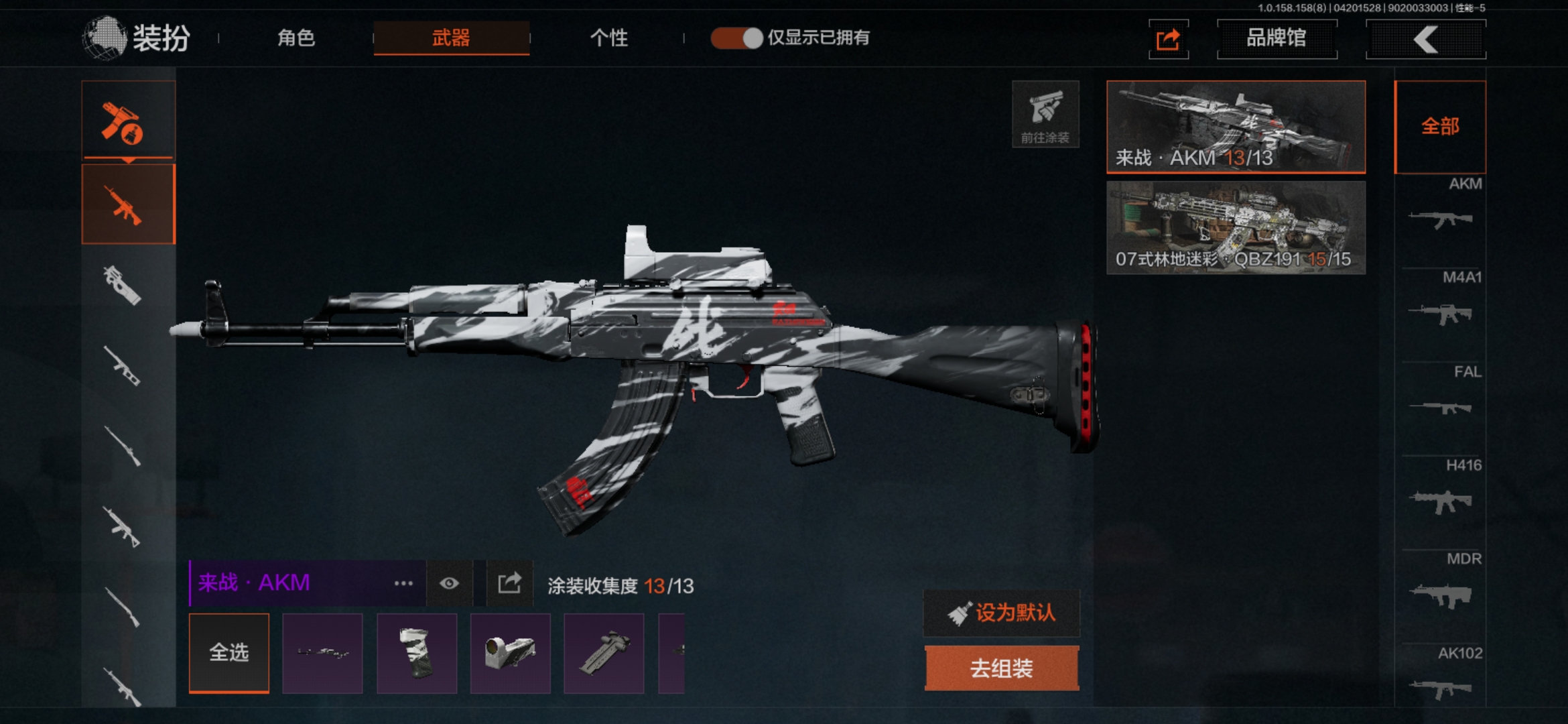The width and height of the screenshot is (1568, 724).
Task: Open the 个性 tab
Action: [x=608, y=38]
